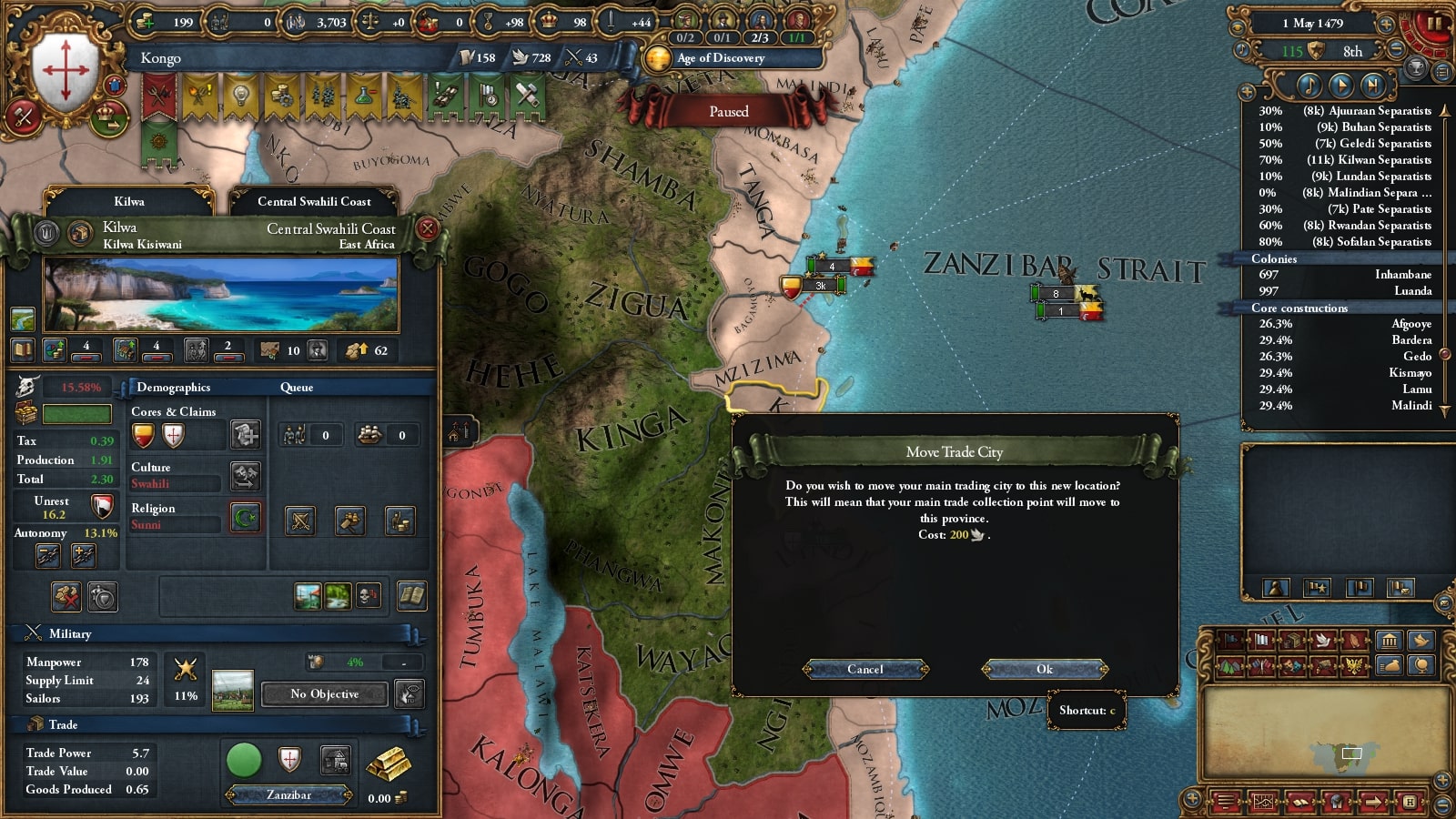Image resolution: width=1456 pixels, height=819 pixels.
Task: Open the Age of Discovery panel
Action: (x=720, y=58)
